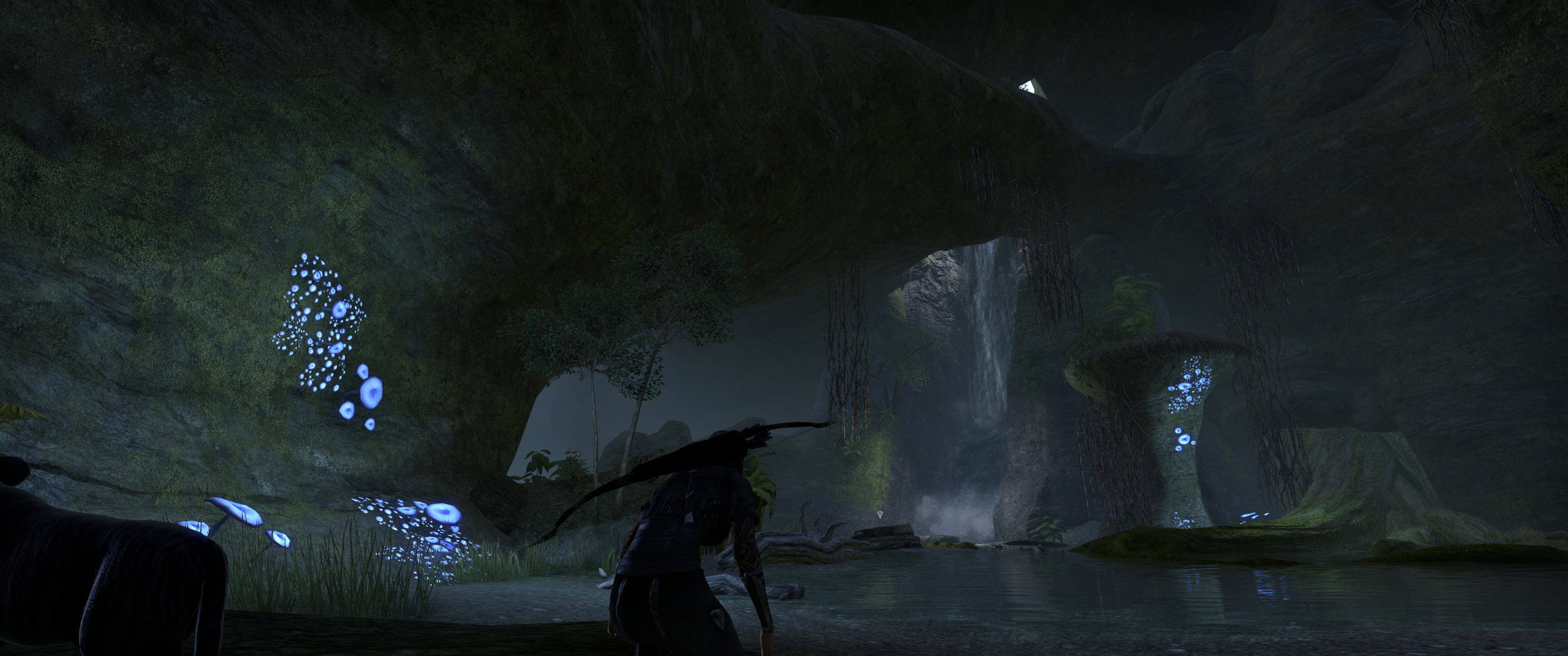The height and width of the screenshot is (656, 1568).
Task: Click the floating quest waypoint arrow marker
Action: click(x=880, y=515)
